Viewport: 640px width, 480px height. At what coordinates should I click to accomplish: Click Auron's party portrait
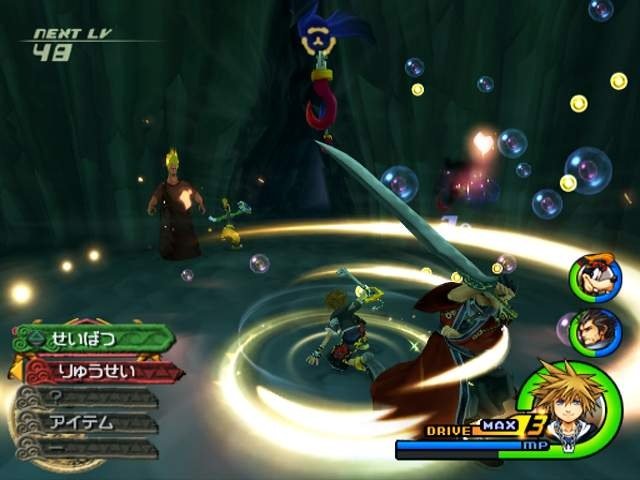pyautogui.click(x=595, y=332)
